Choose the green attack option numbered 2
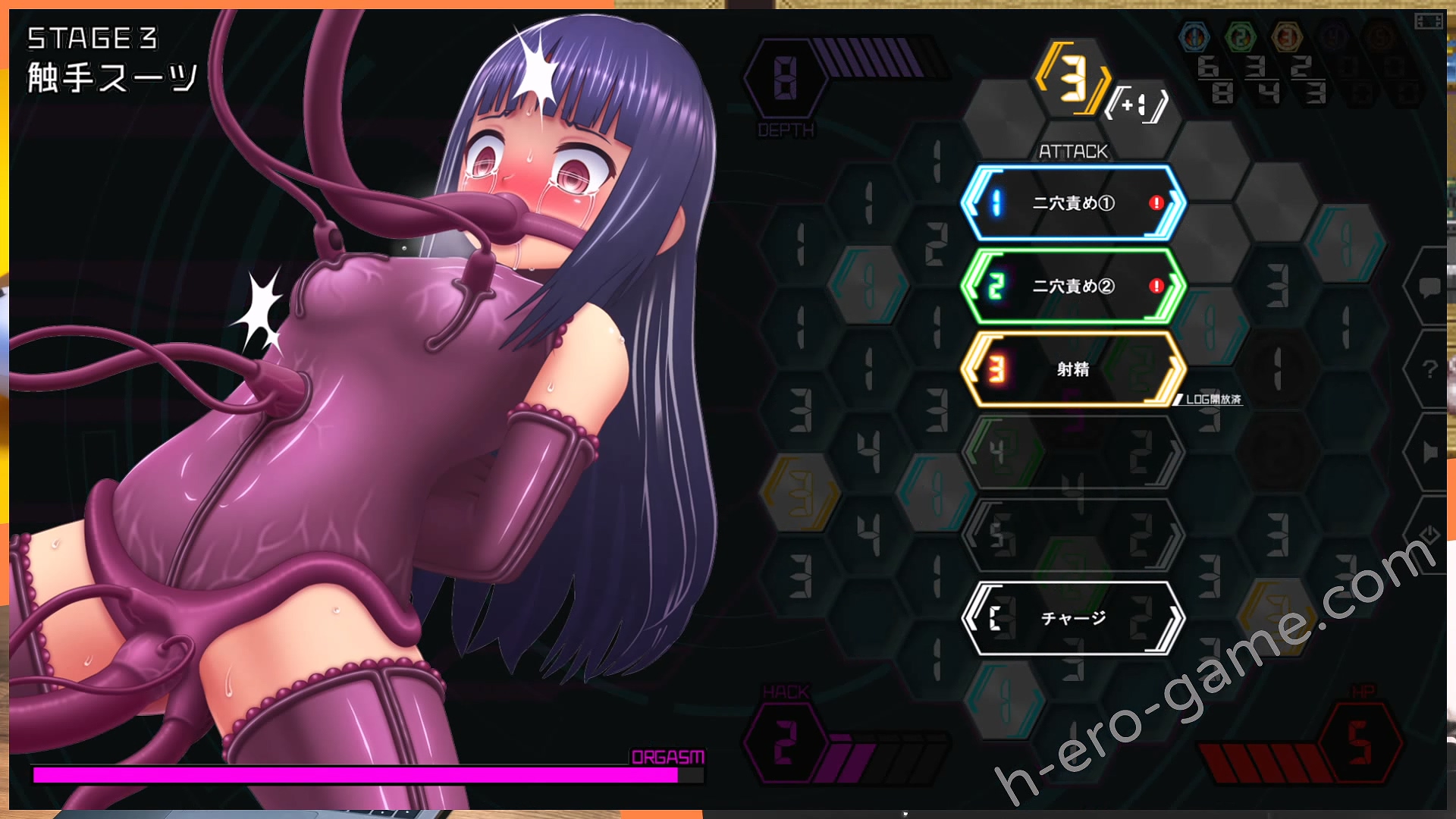 (x=1073, y=286)
